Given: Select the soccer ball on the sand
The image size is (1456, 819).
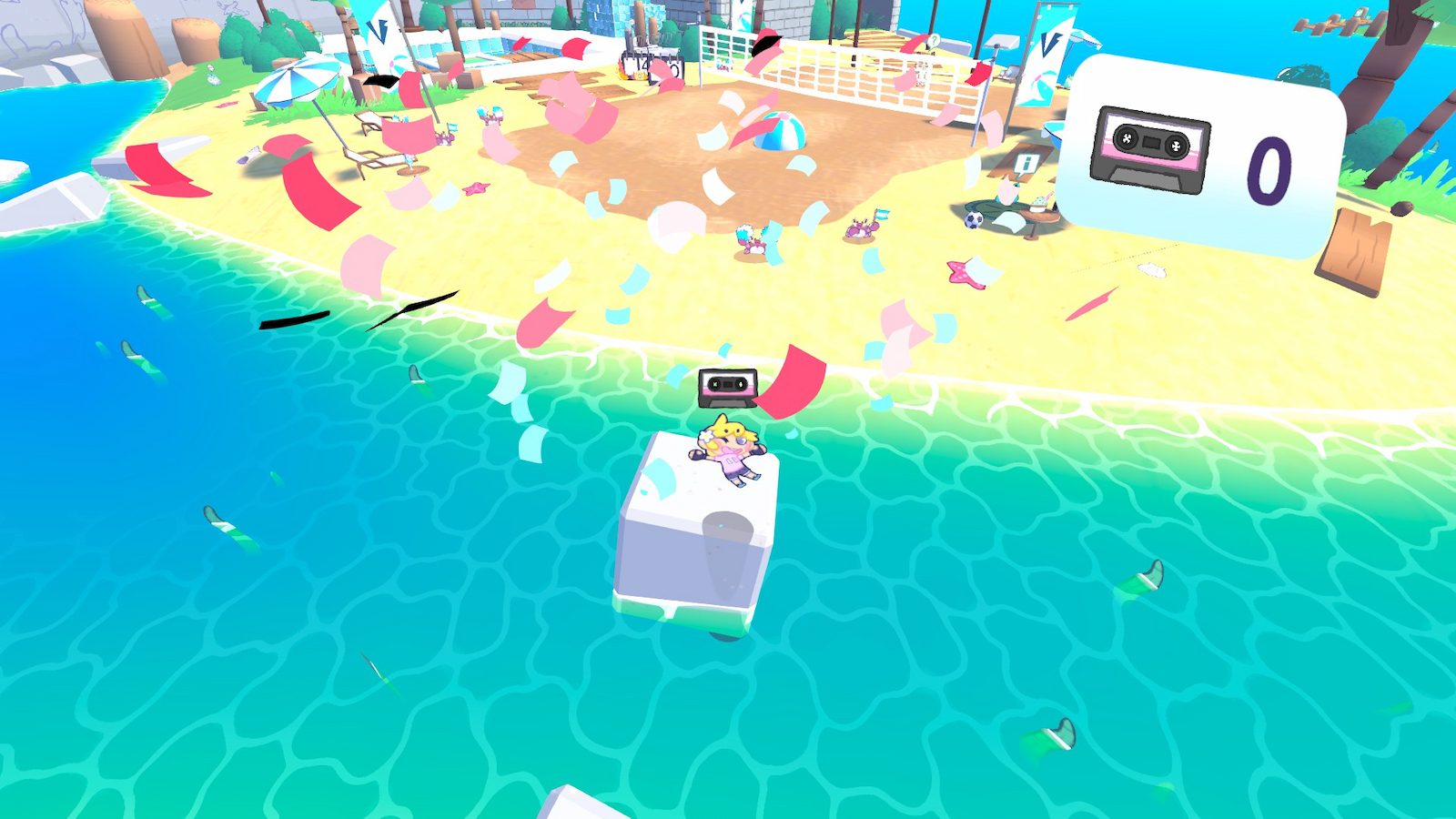Looking at the screenshot, I should [x=974, y=219].
